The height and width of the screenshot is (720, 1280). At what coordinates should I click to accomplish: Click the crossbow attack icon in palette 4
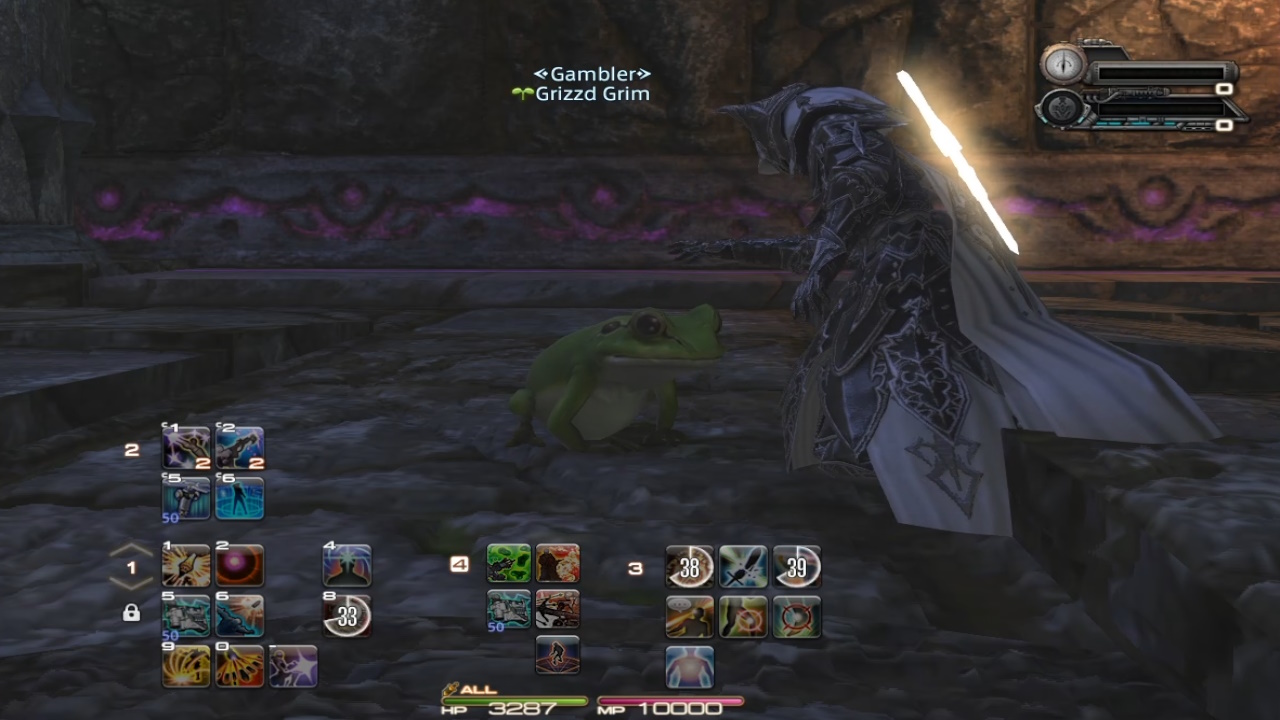point(558,610)
